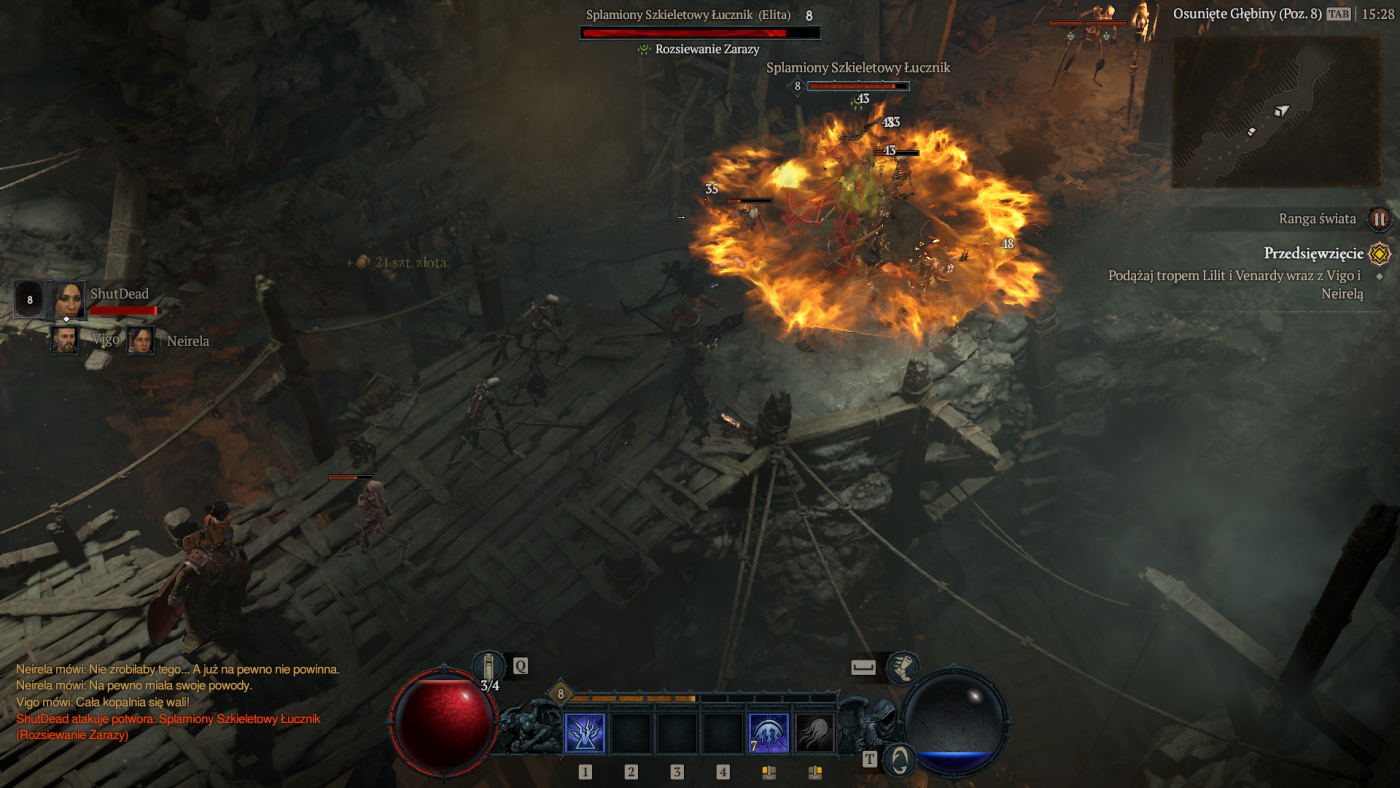Cast the blue lightning arc skill
1400x788 pixels.
(769, 733)
